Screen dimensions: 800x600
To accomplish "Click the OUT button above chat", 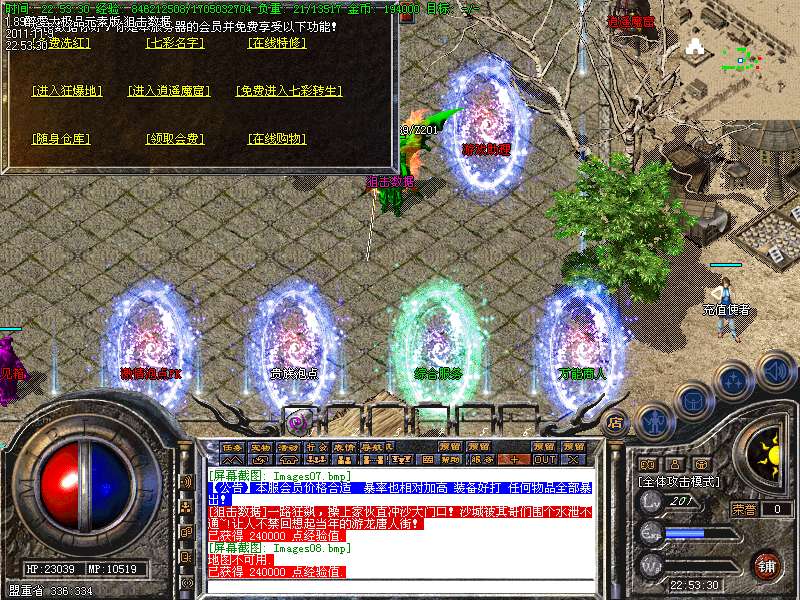I will pyautogui.click(x=545, y=459).
